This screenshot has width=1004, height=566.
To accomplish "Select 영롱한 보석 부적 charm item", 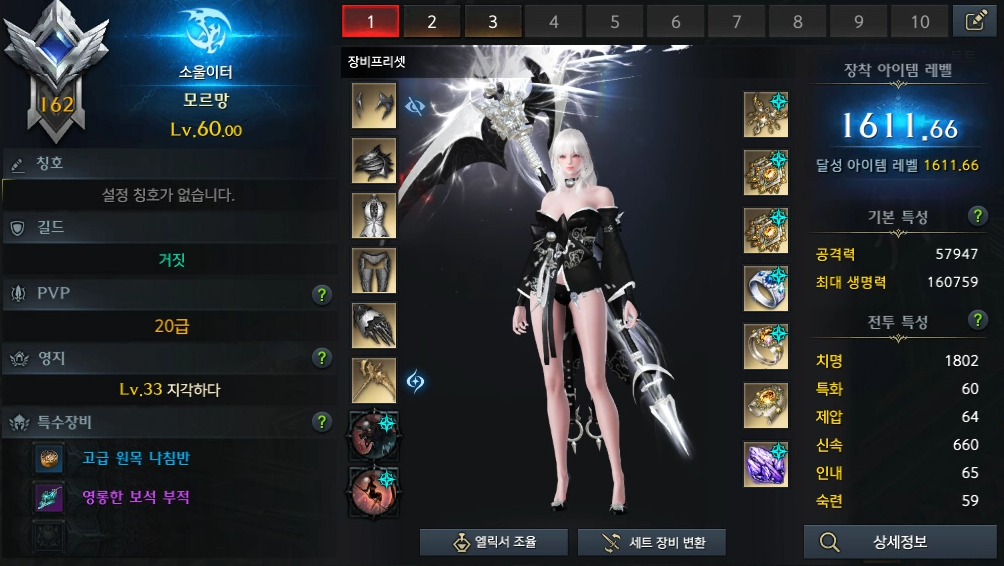I will (x=137, y=497).
